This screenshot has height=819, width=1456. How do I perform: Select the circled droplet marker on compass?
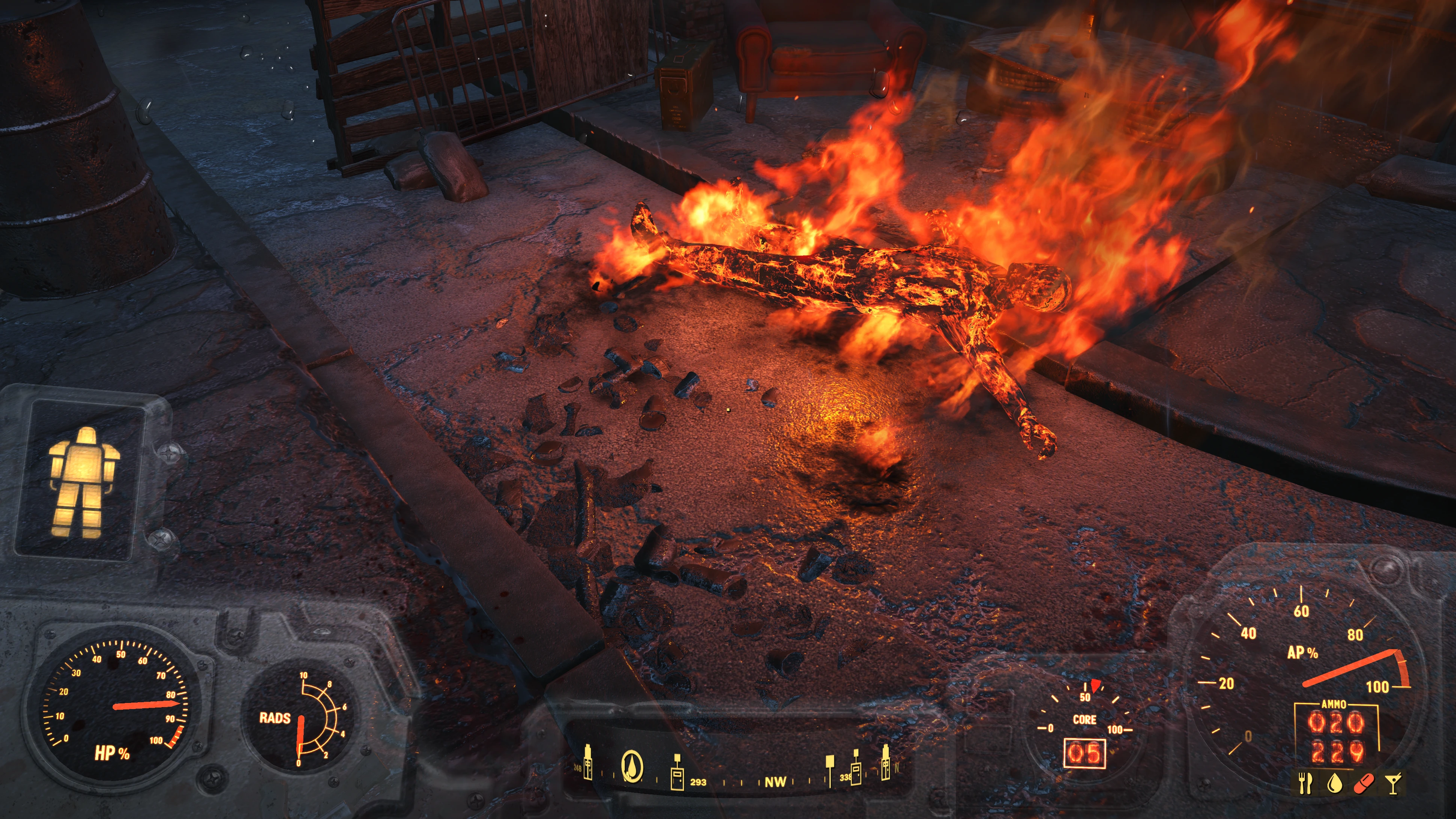click(x=632, y=767)
